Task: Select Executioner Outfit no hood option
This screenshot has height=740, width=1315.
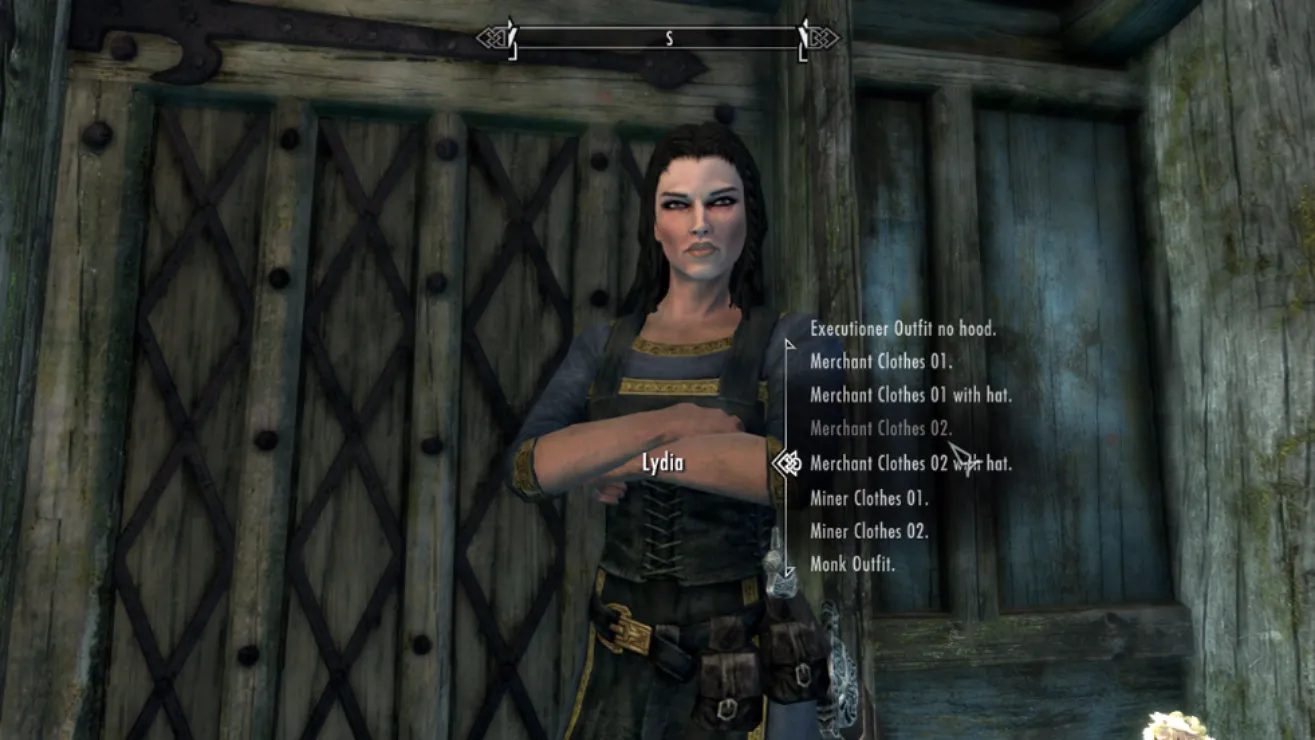Action: (902, 329)
